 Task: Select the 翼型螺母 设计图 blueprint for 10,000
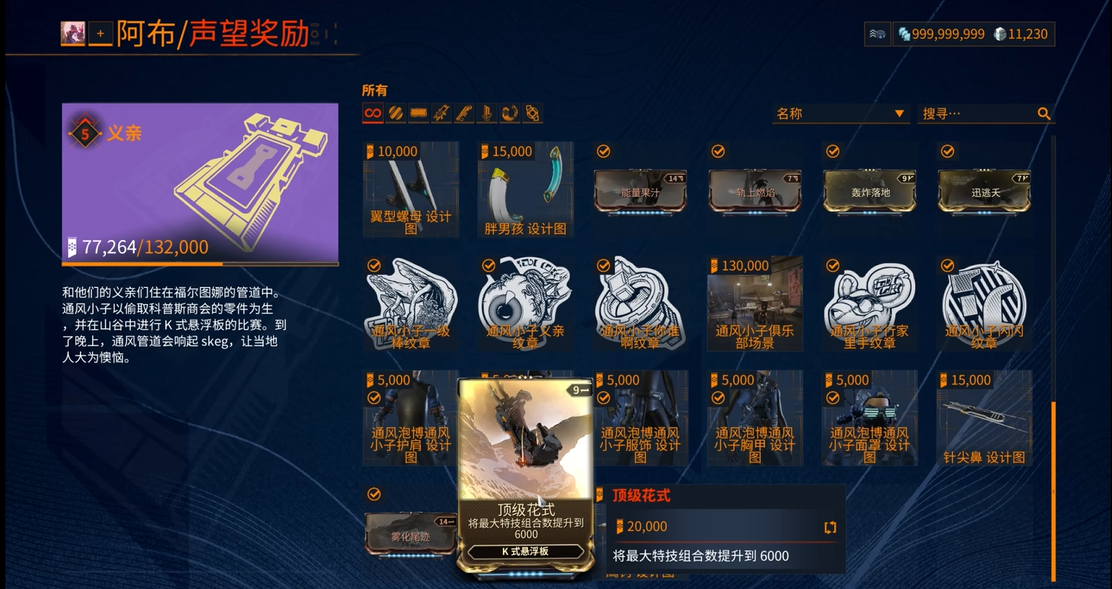[411, 190]
